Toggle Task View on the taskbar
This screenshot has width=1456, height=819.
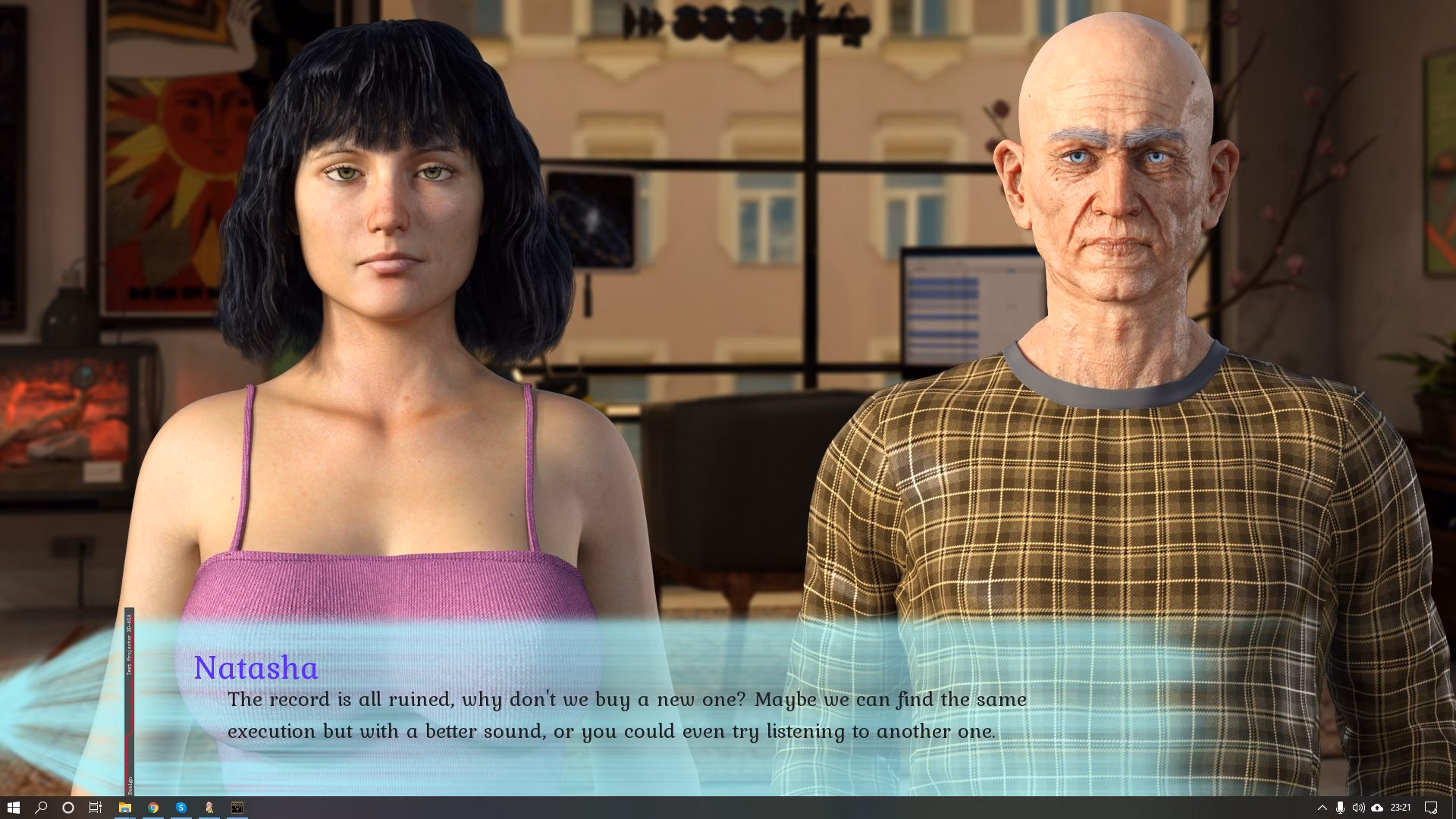tap(93, 806)
